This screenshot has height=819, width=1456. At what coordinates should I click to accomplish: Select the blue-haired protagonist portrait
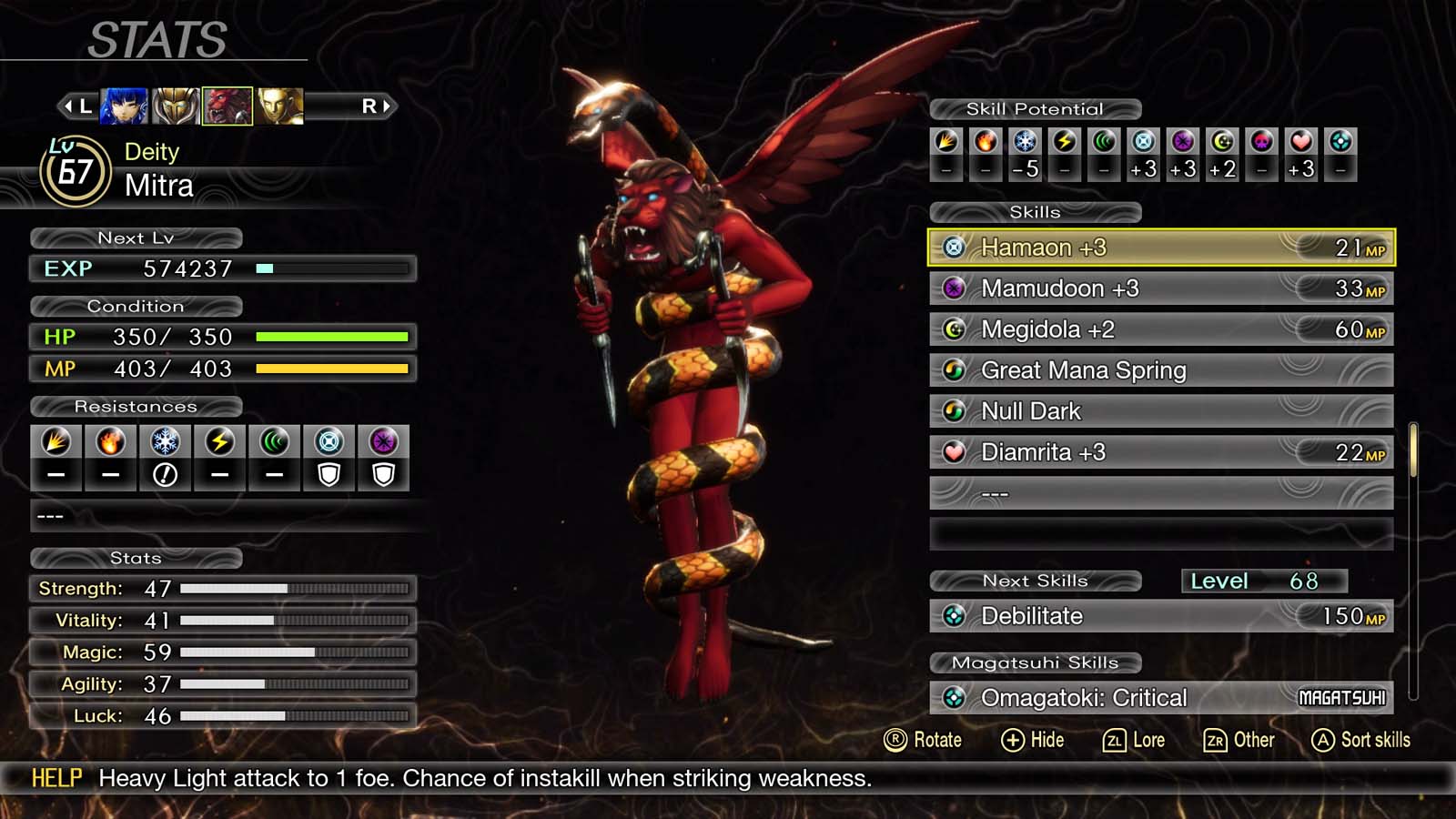[124, 106]
